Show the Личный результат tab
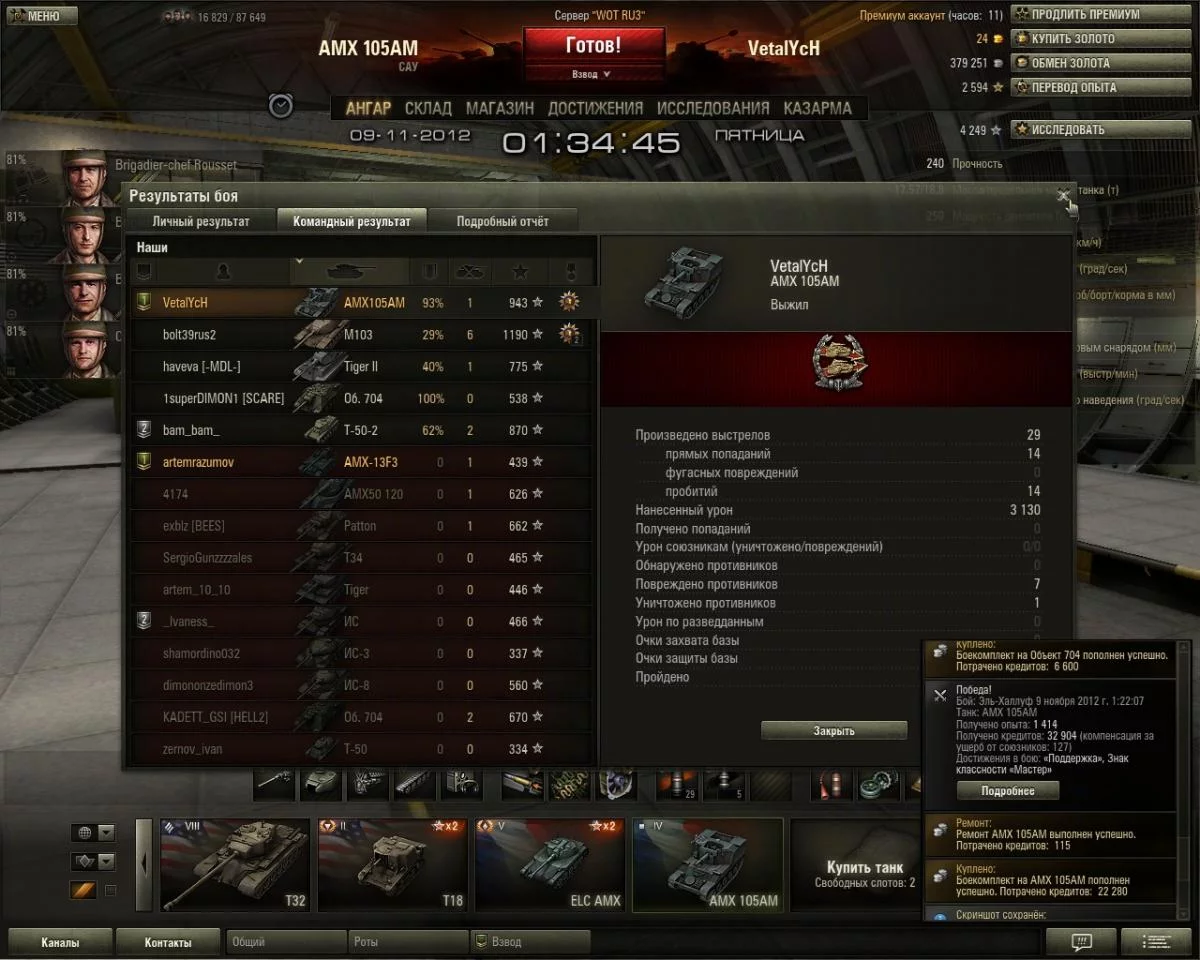Viewport: 1200px width, 960px height. (x=201, y=221)
